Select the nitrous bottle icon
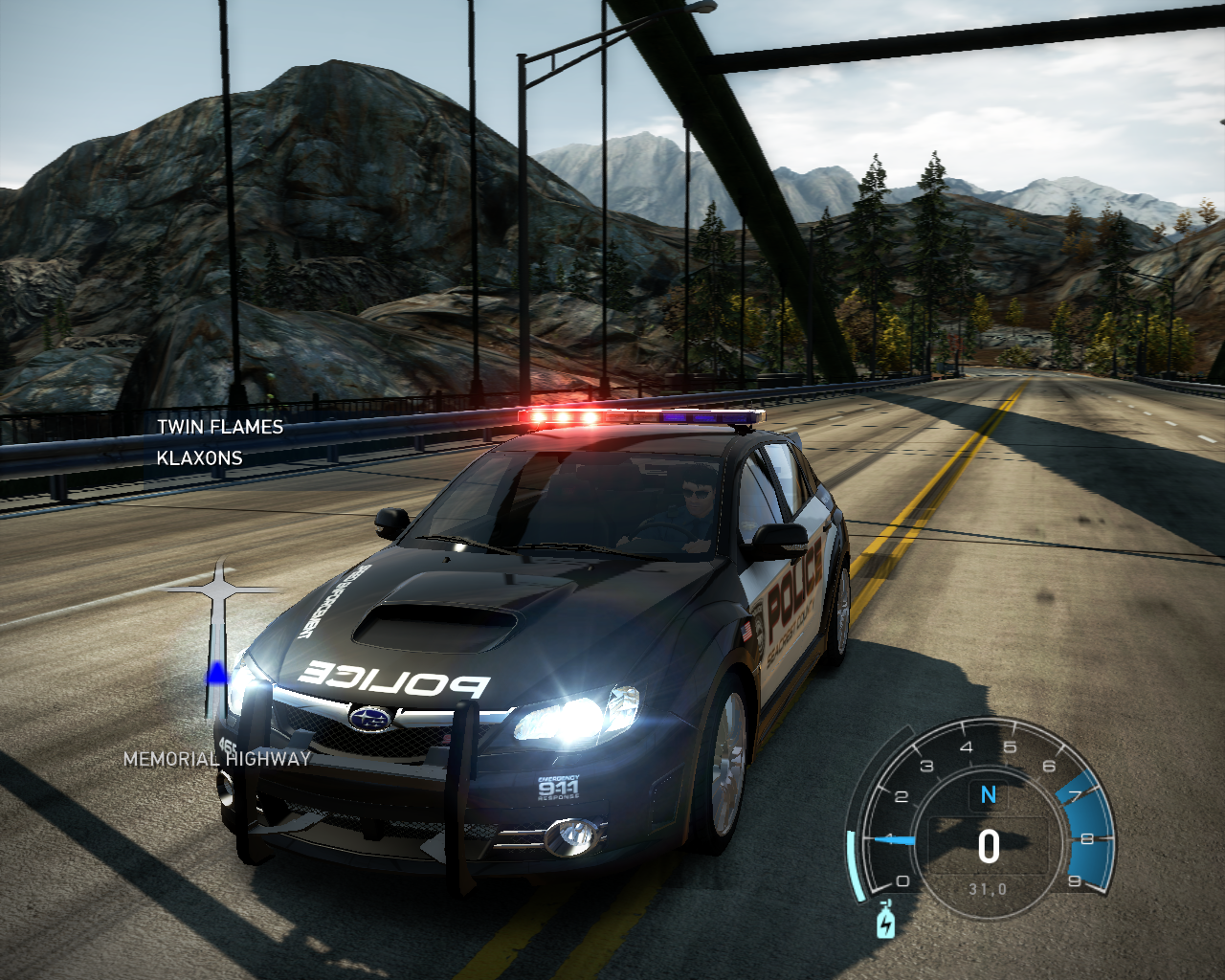 (x=885, y=920)
